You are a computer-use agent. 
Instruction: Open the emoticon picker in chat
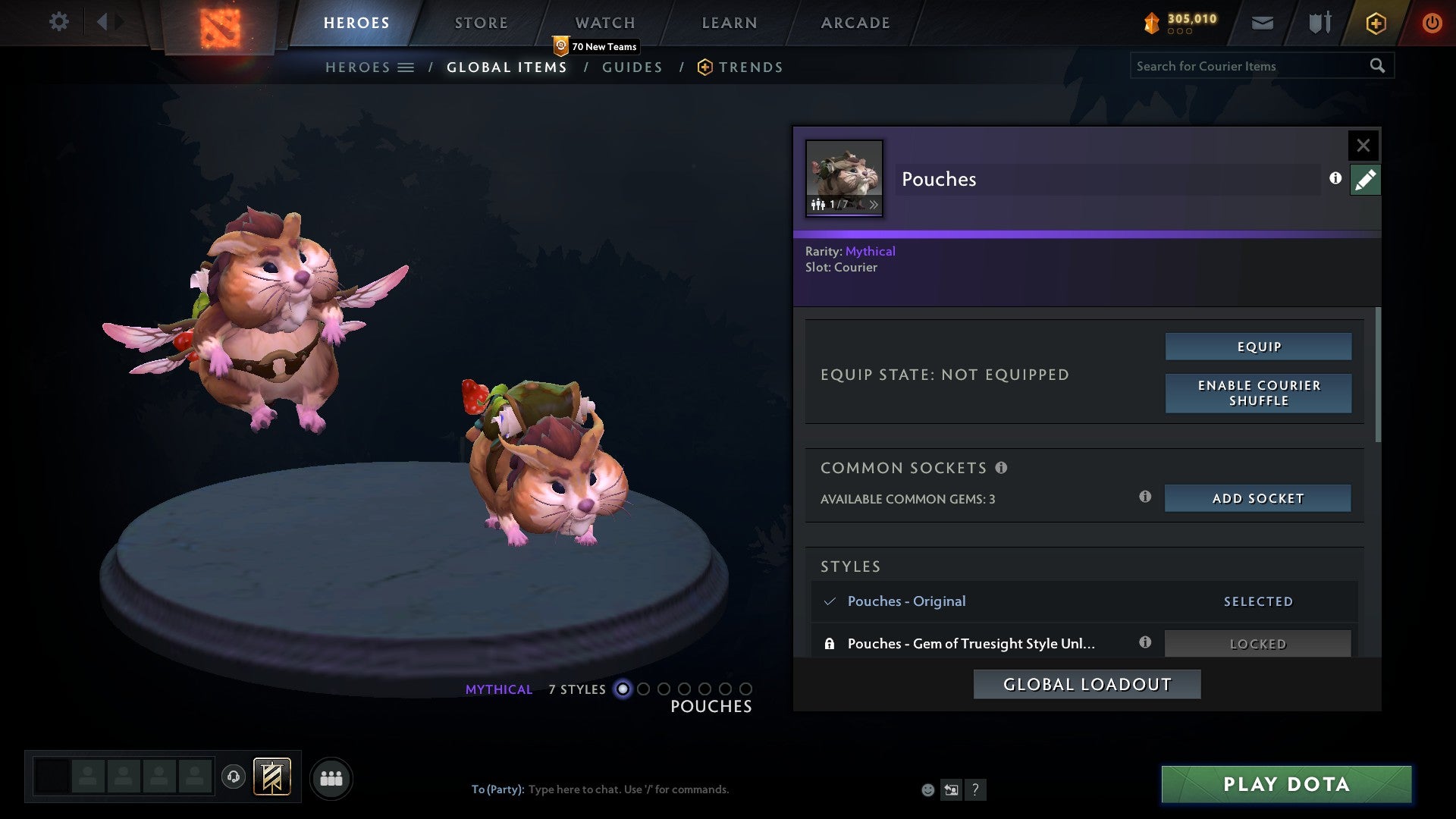(927, 789)
